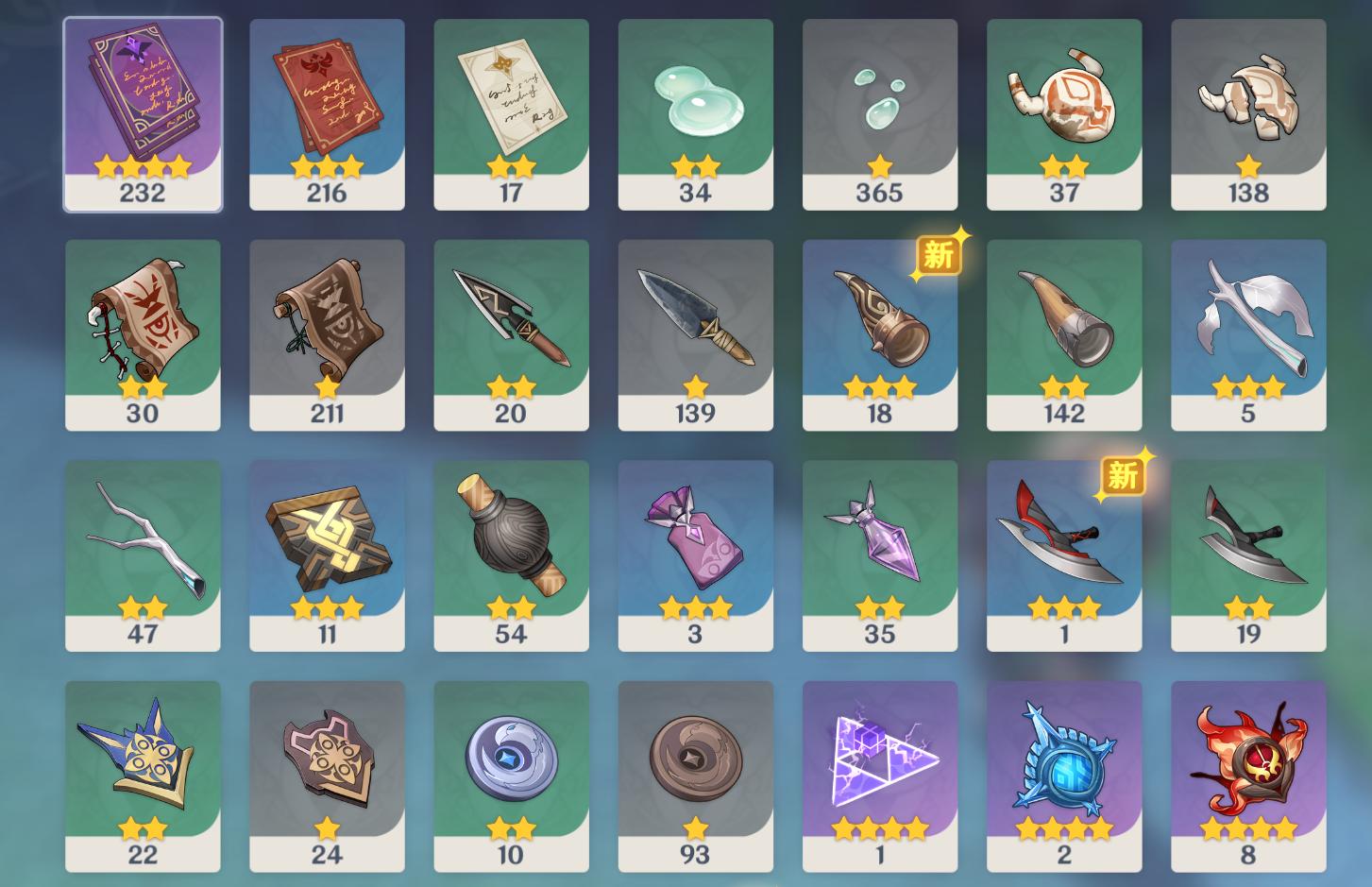Select the black round flask item
Viewport: 1372px width, 887px height.
coord(511,555)
